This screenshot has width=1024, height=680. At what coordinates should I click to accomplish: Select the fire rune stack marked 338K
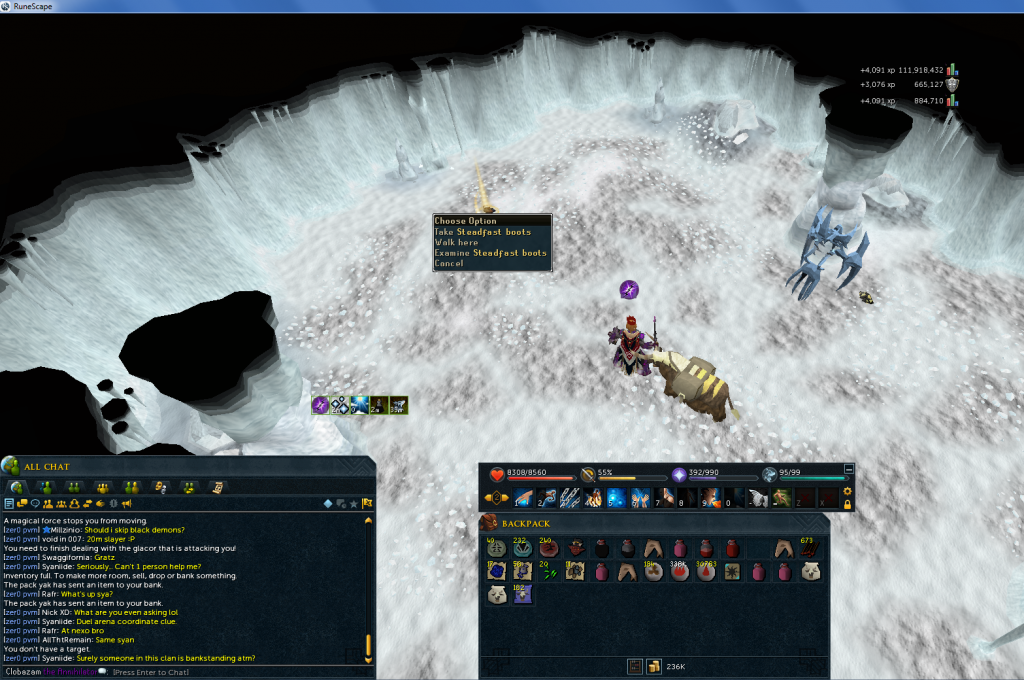pos(680,571)
